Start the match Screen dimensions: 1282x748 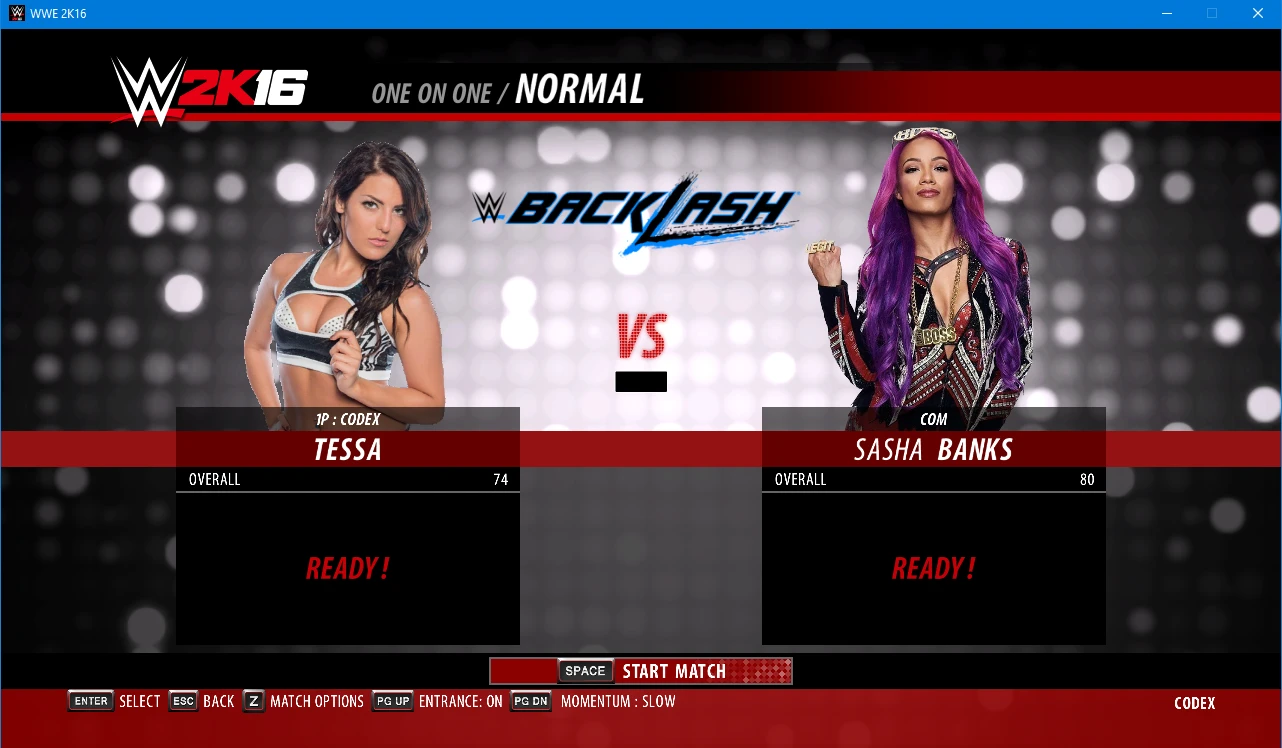pyautogui.click(x=673, y=671)
